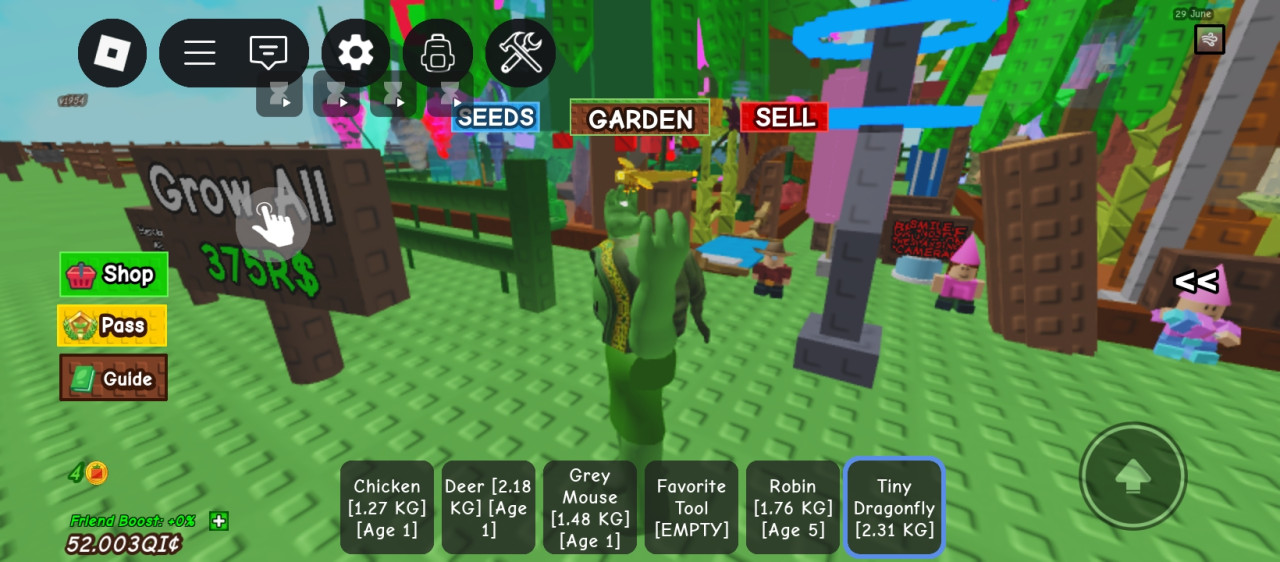Open the hamburger list menu
This screenshot has width=1280, height=562.
200,53
